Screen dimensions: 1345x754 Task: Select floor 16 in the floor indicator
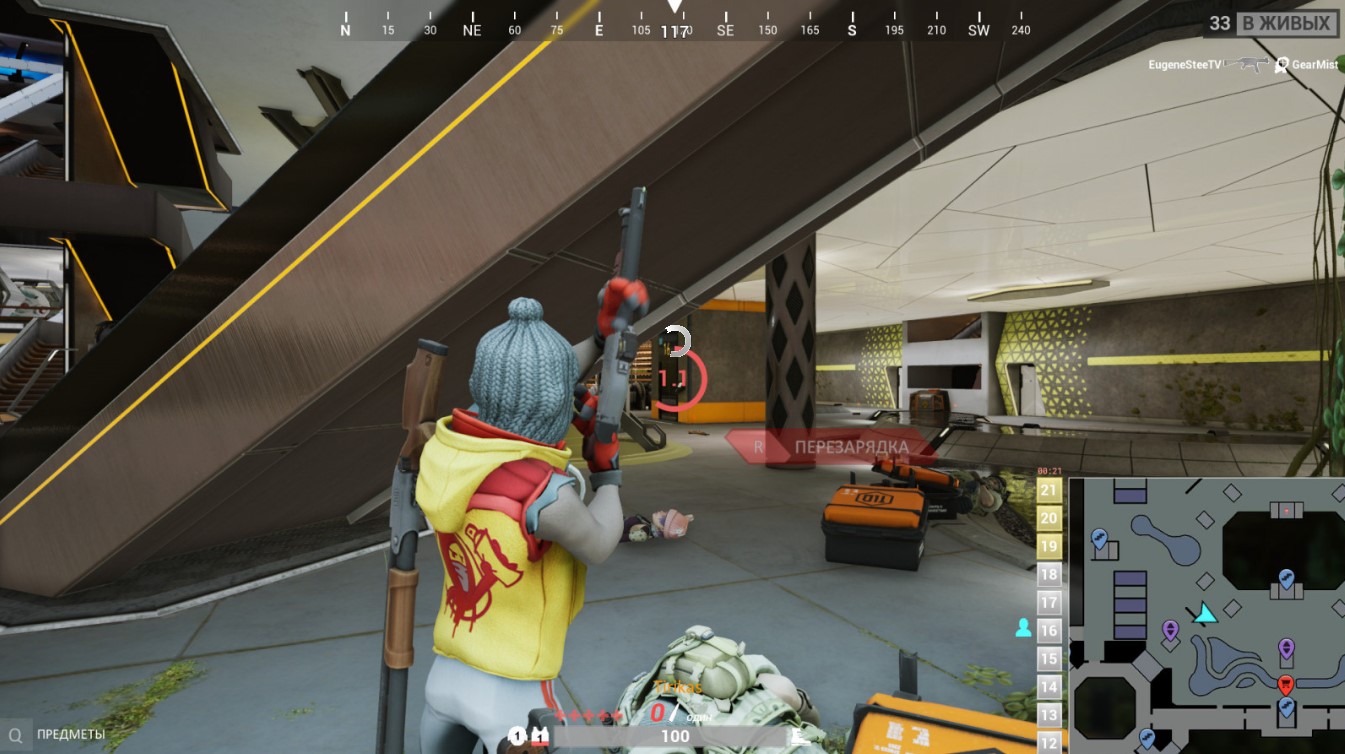click(1049, 630)
